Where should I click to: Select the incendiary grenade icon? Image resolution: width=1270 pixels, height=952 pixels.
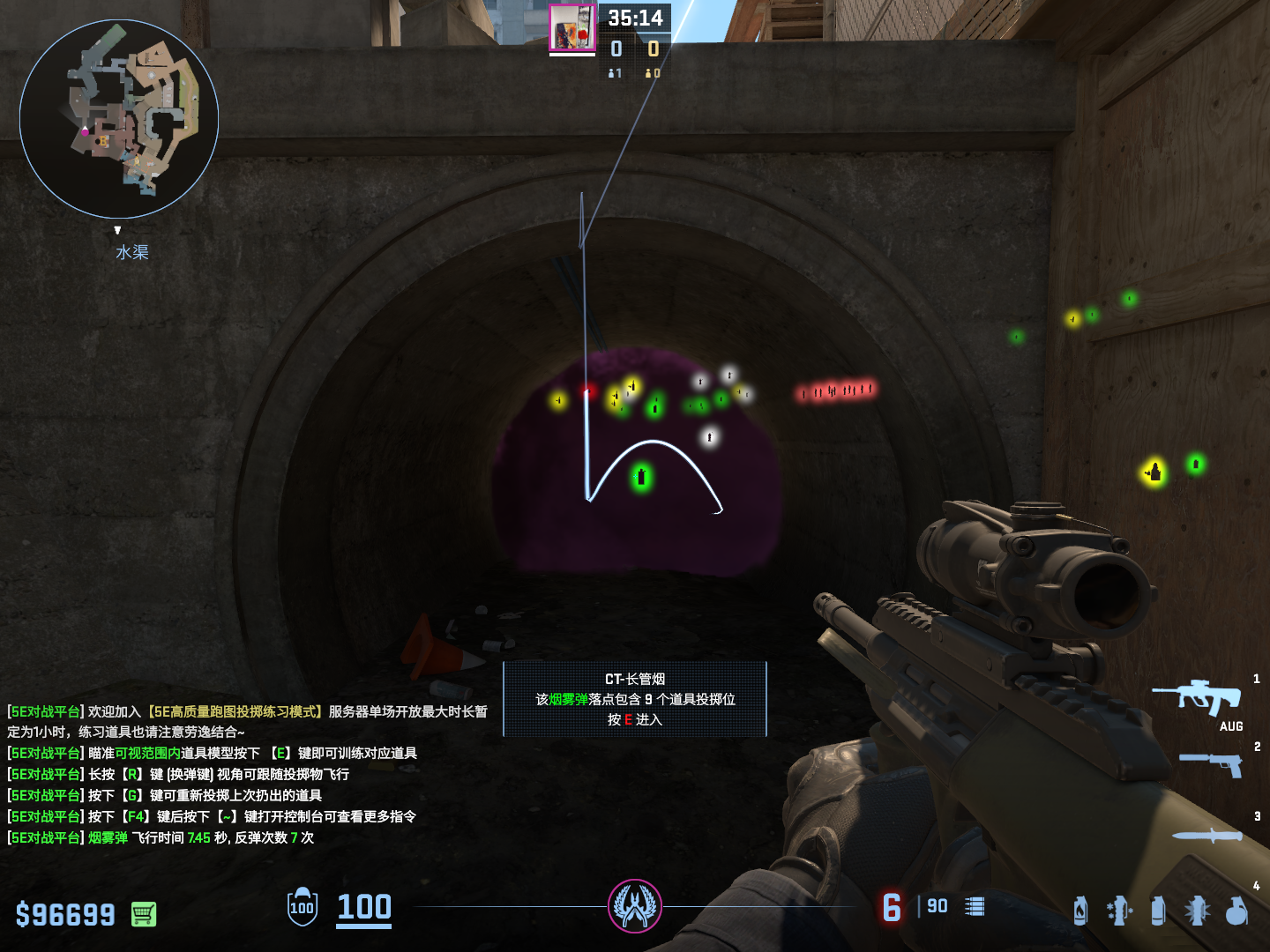pos(1080,911)
